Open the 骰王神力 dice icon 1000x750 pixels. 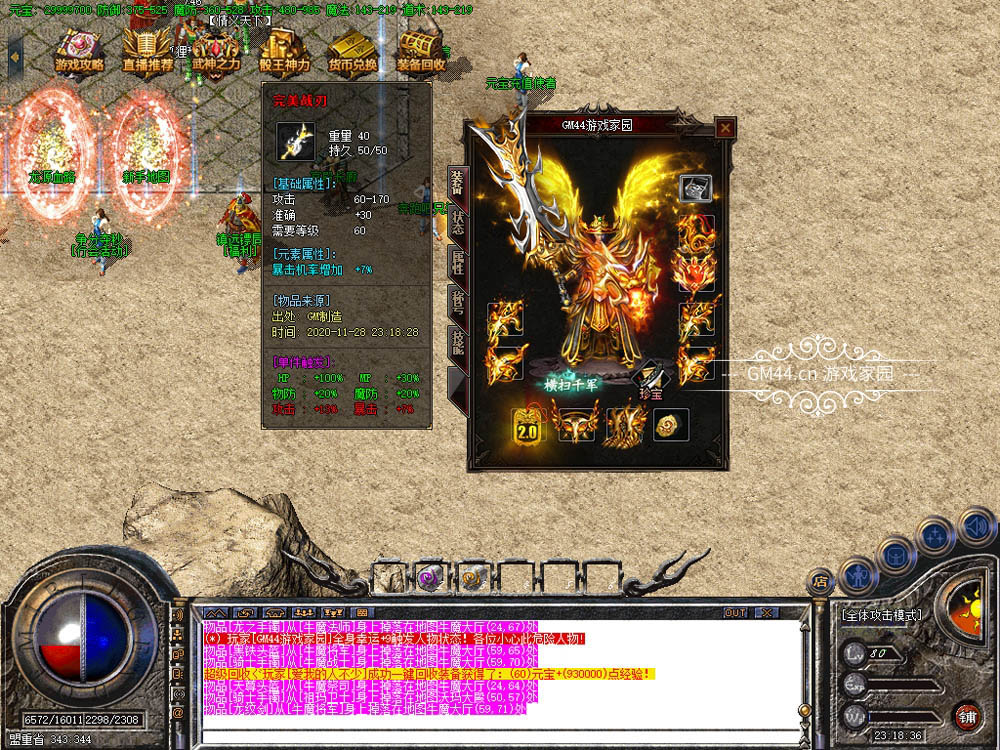pos(284,50)
